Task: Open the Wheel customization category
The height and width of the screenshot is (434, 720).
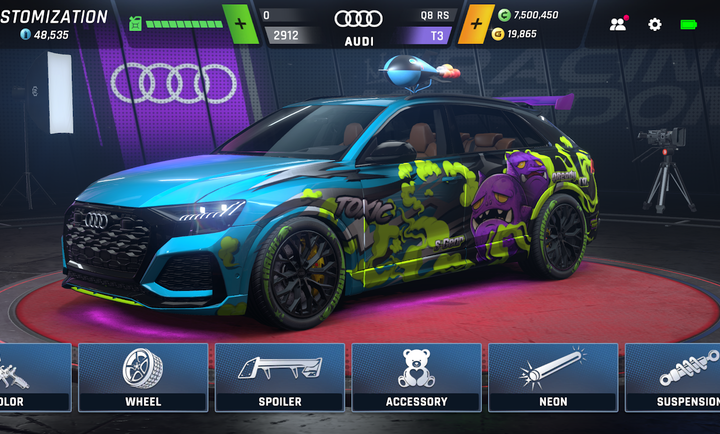Action: point(143,377)
